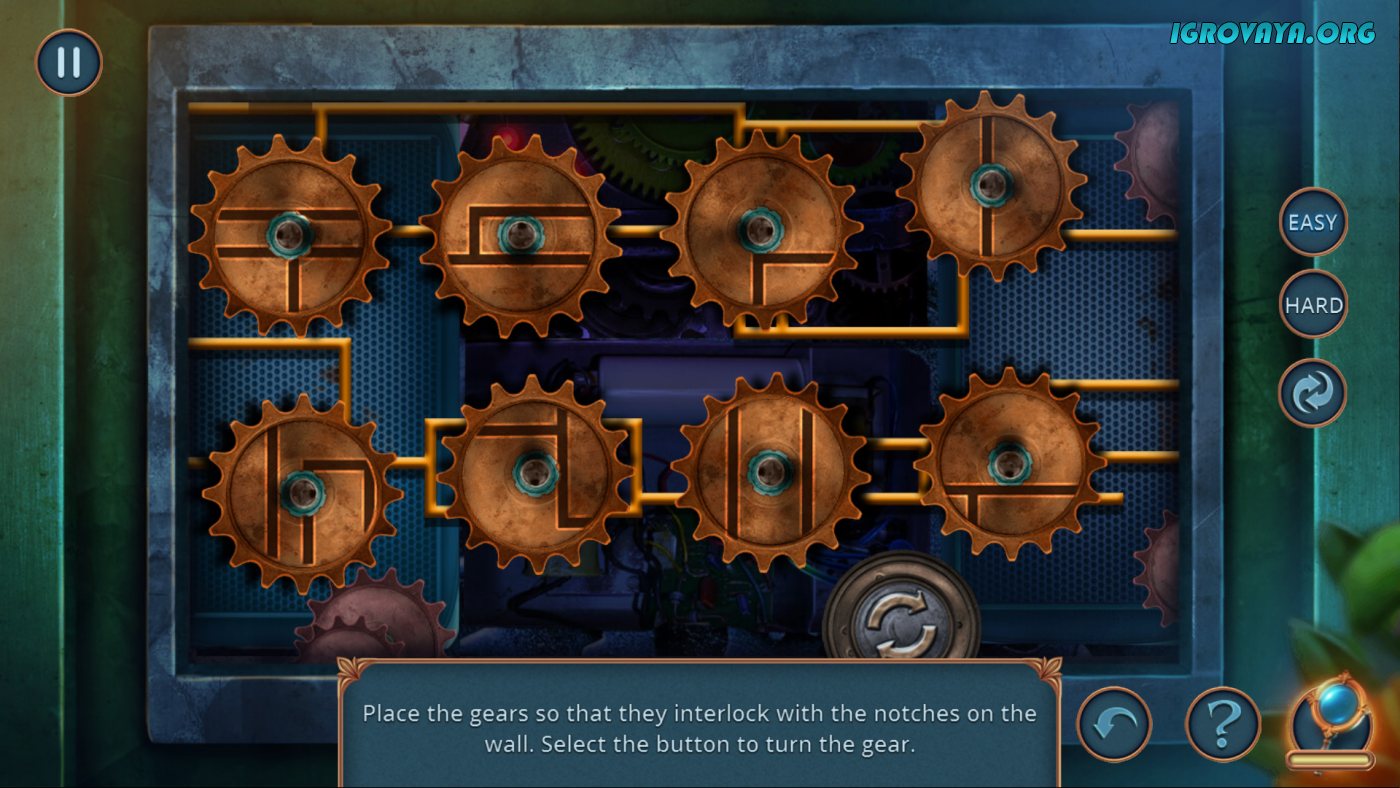Switch puzzle difficulty to HARD

[1313, 304]
